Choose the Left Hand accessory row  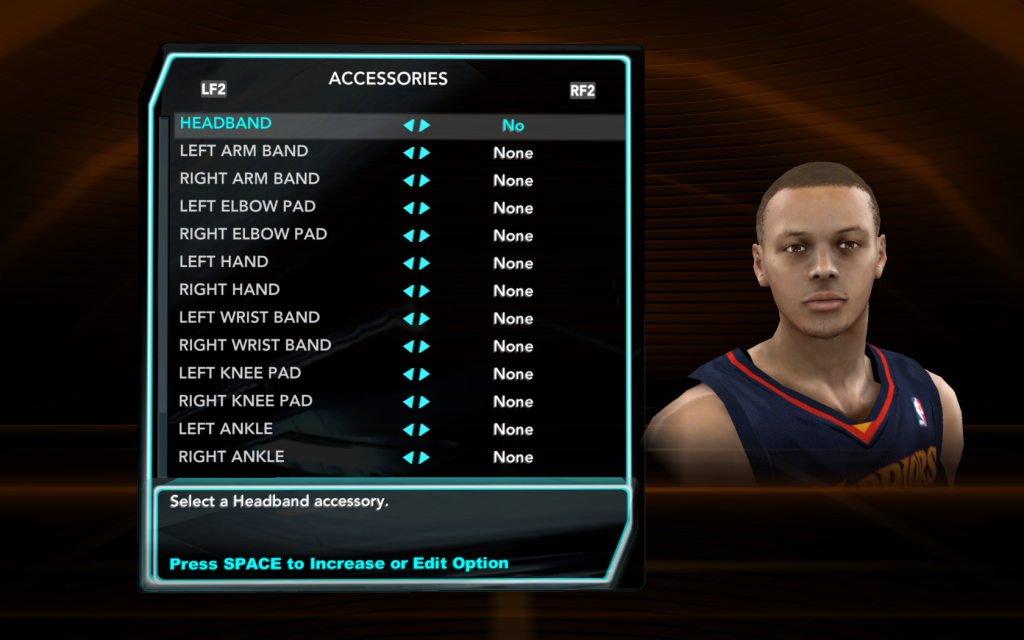click(224, 262)
